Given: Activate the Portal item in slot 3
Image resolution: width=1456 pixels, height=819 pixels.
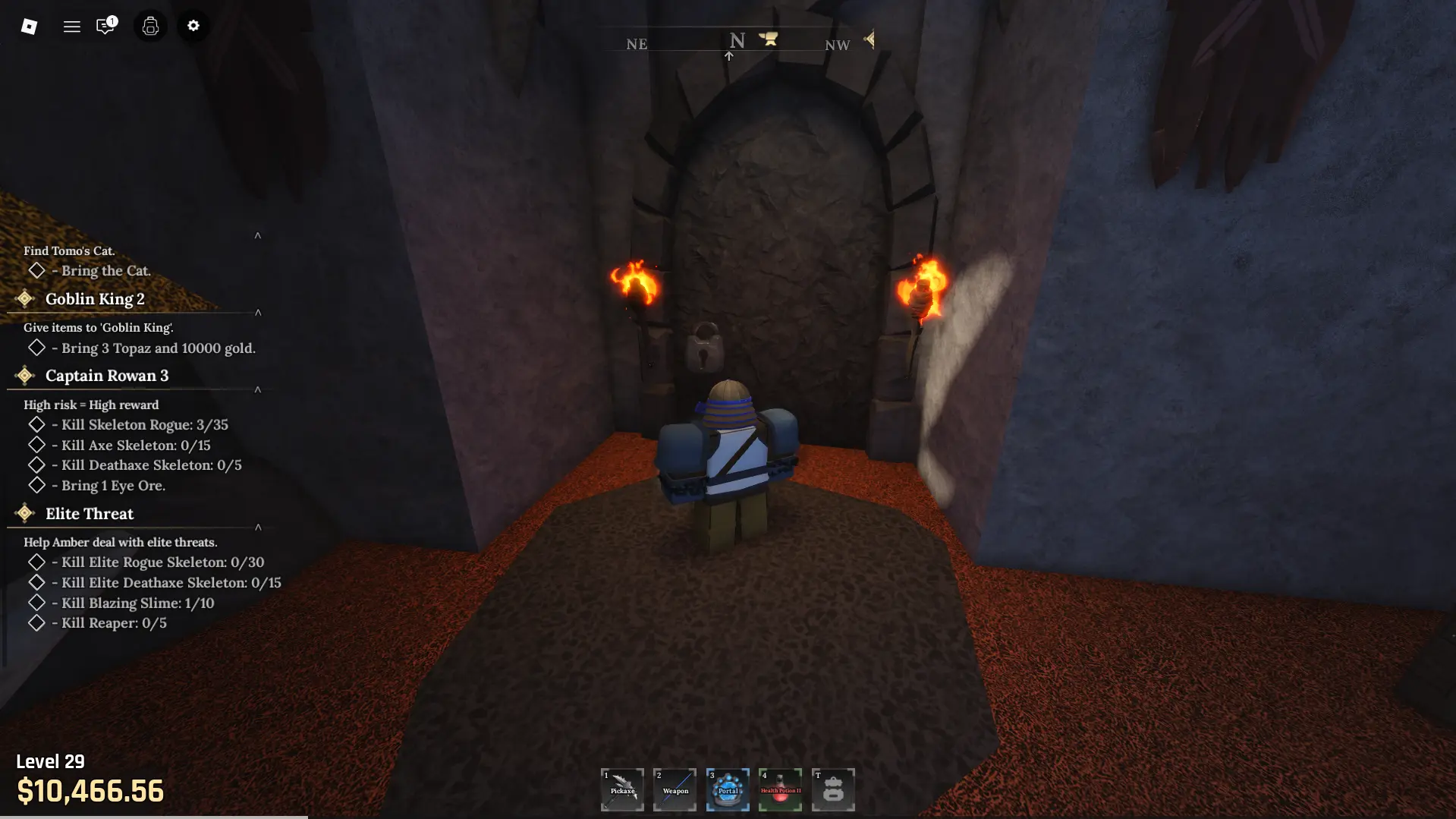Looking at the screenshot, I should [728, 789].
